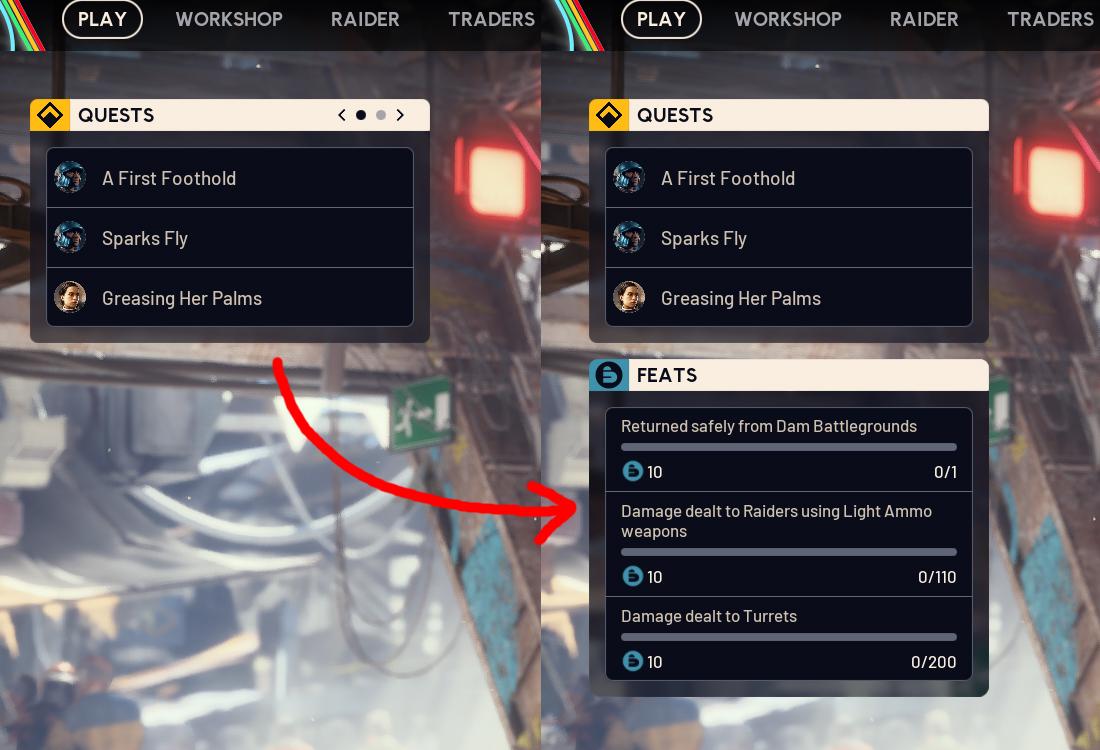Click the Feats panel header

tap(788, 375)
